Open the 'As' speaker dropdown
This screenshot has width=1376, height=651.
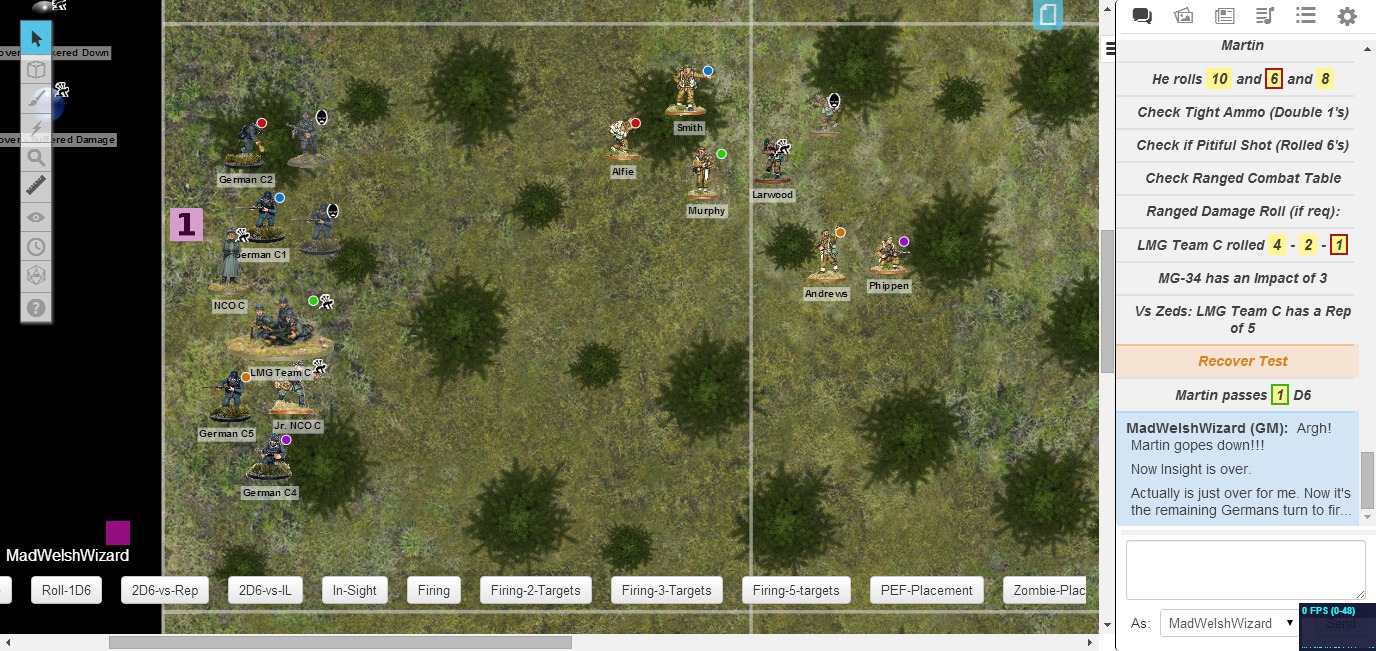tap(1228, 623)
